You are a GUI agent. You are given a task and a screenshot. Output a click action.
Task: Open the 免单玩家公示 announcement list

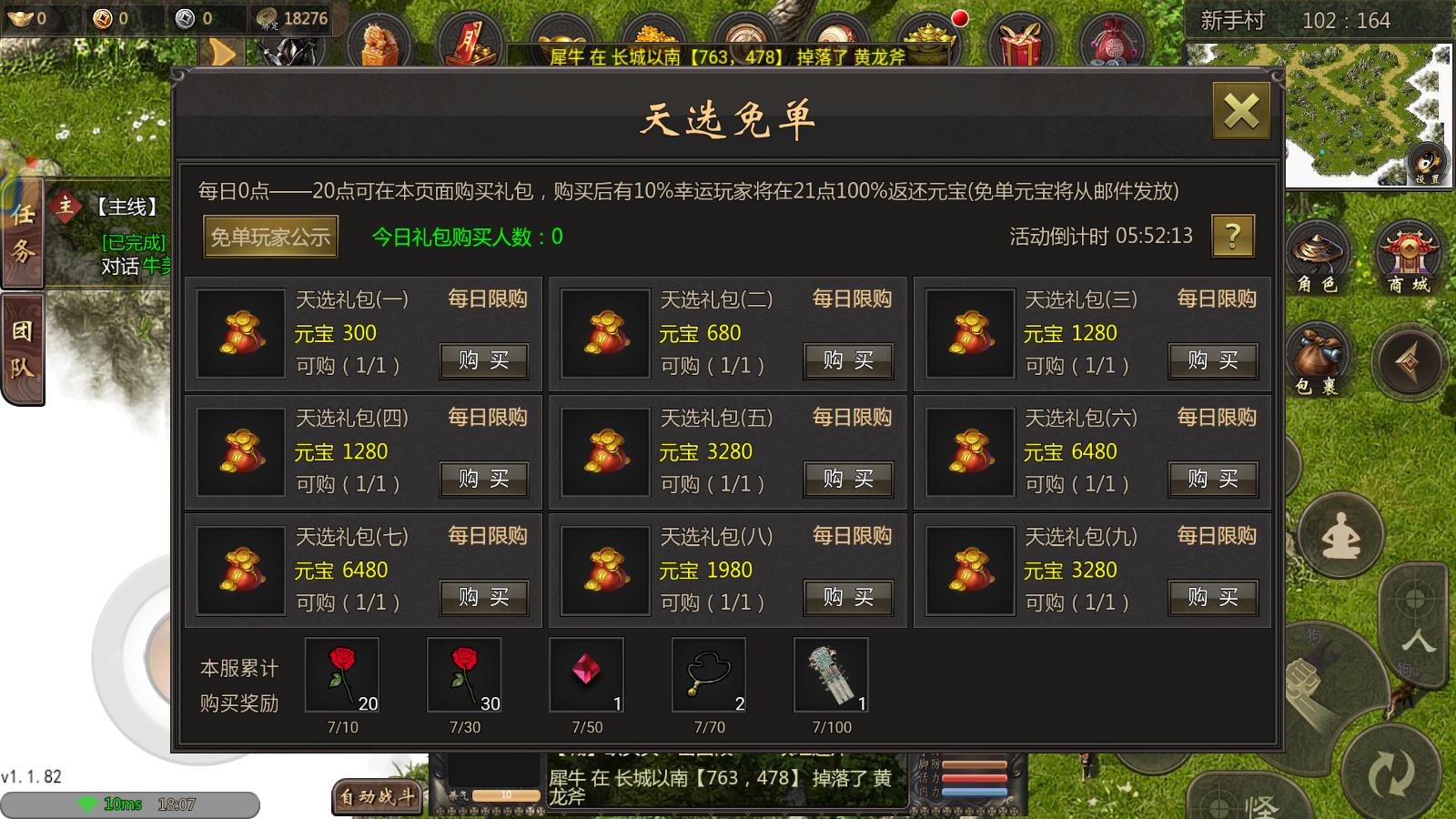pyautogui.click(x=269, y=236)
